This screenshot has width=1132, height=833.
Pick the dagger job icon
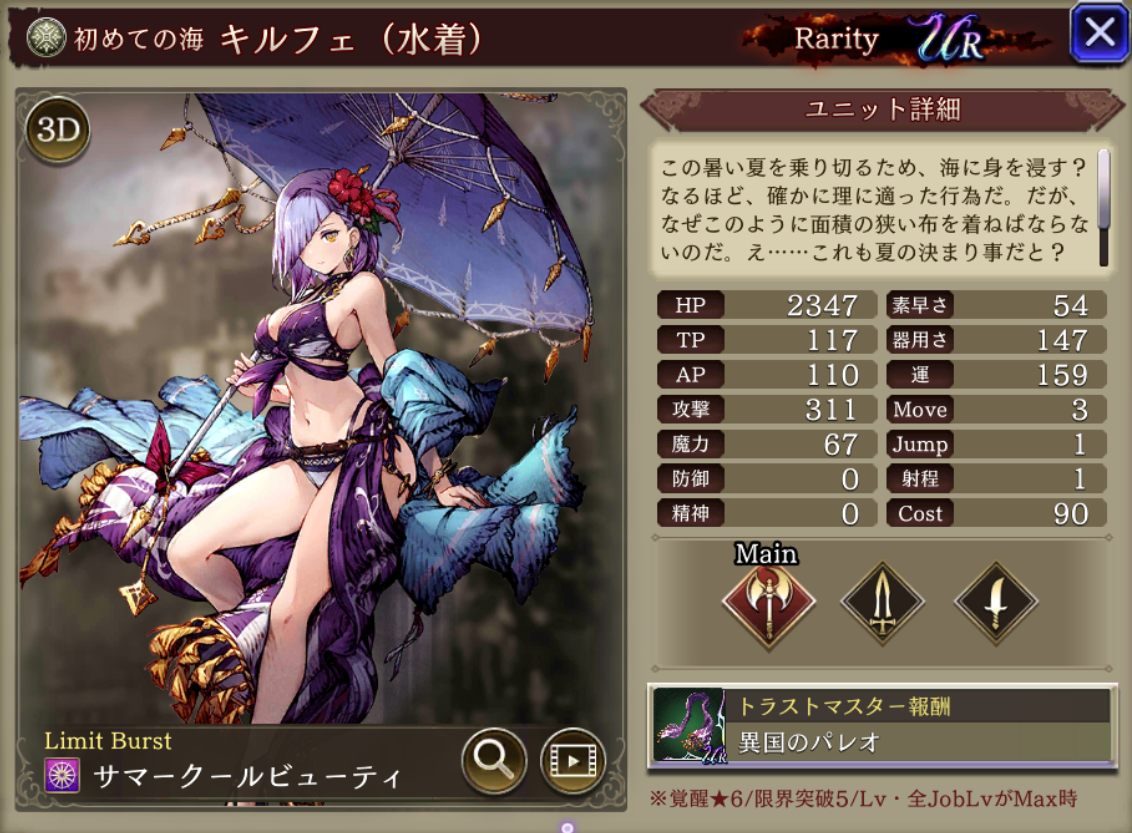click(995, 602)
